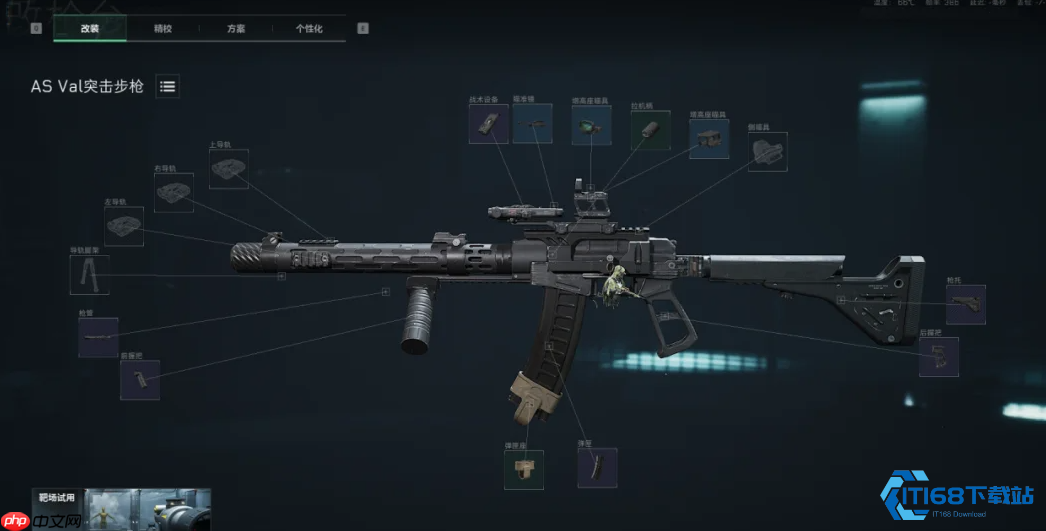The image size is (1046, 531).
Task: Open the 拉机柄 attachment slot
Action: (x=650, y=130)
